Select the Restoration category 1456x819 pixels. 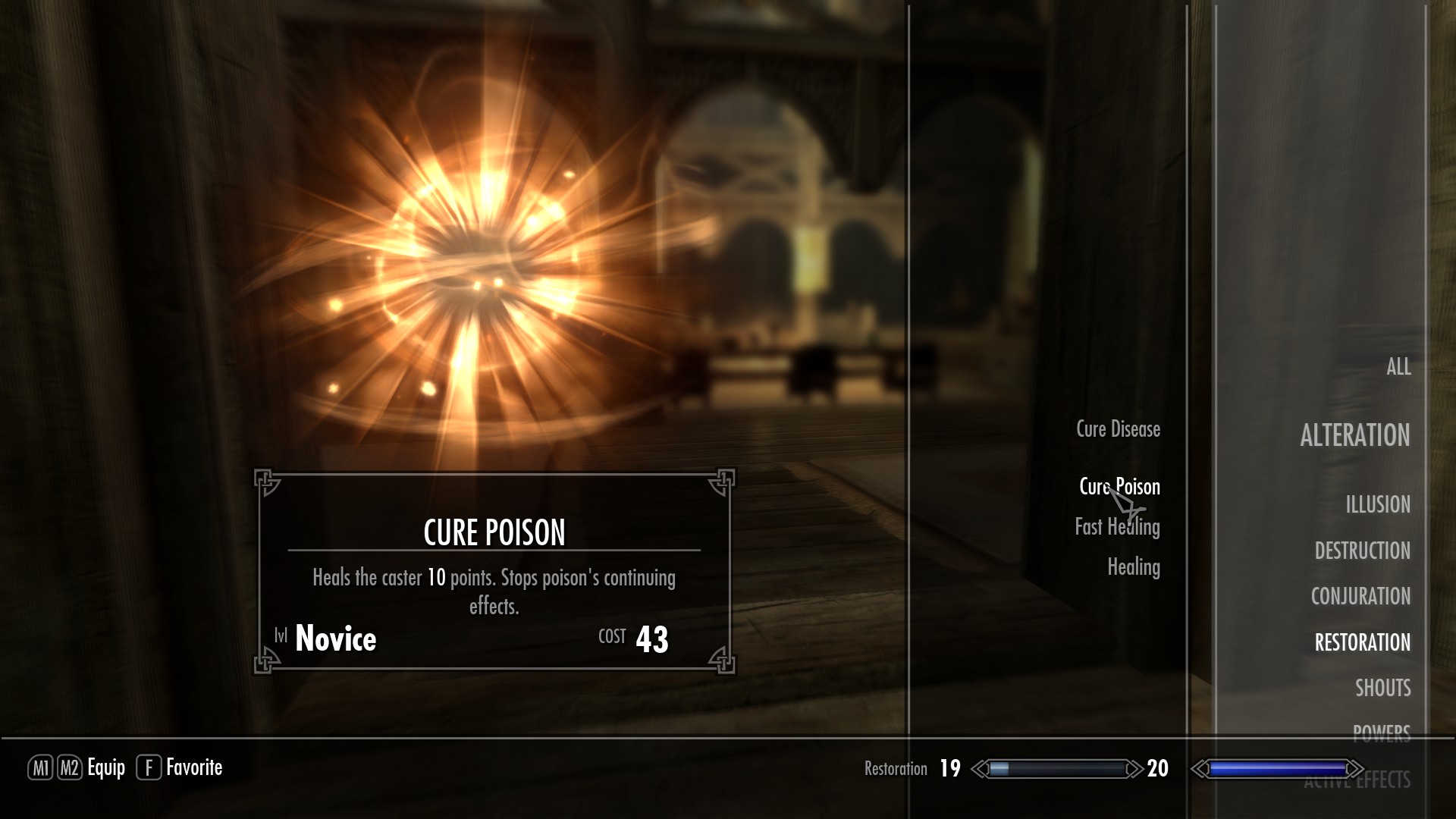[x=1362, y=642]
